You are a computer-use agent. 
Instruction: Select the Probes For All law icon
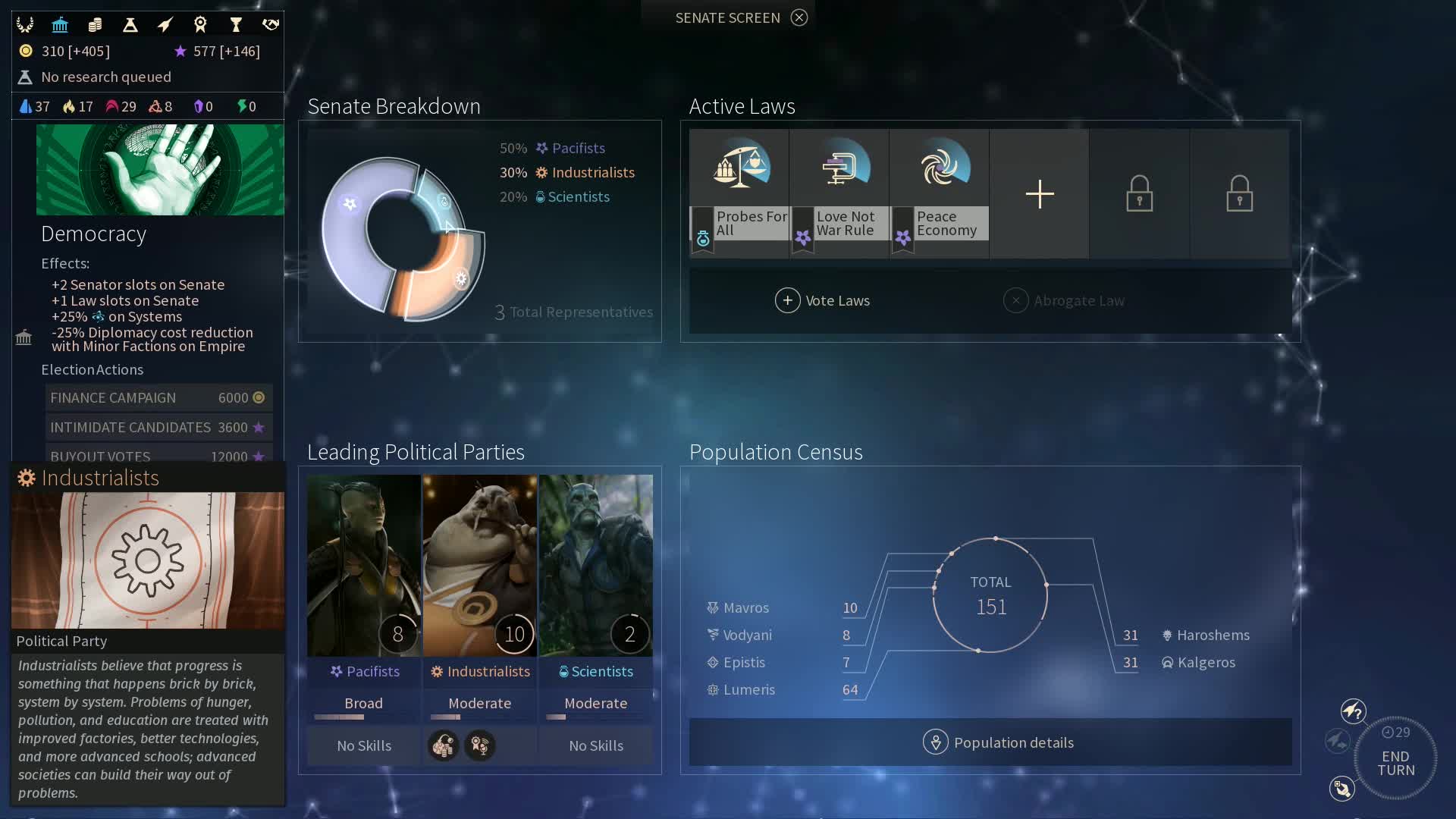(739, 167)
